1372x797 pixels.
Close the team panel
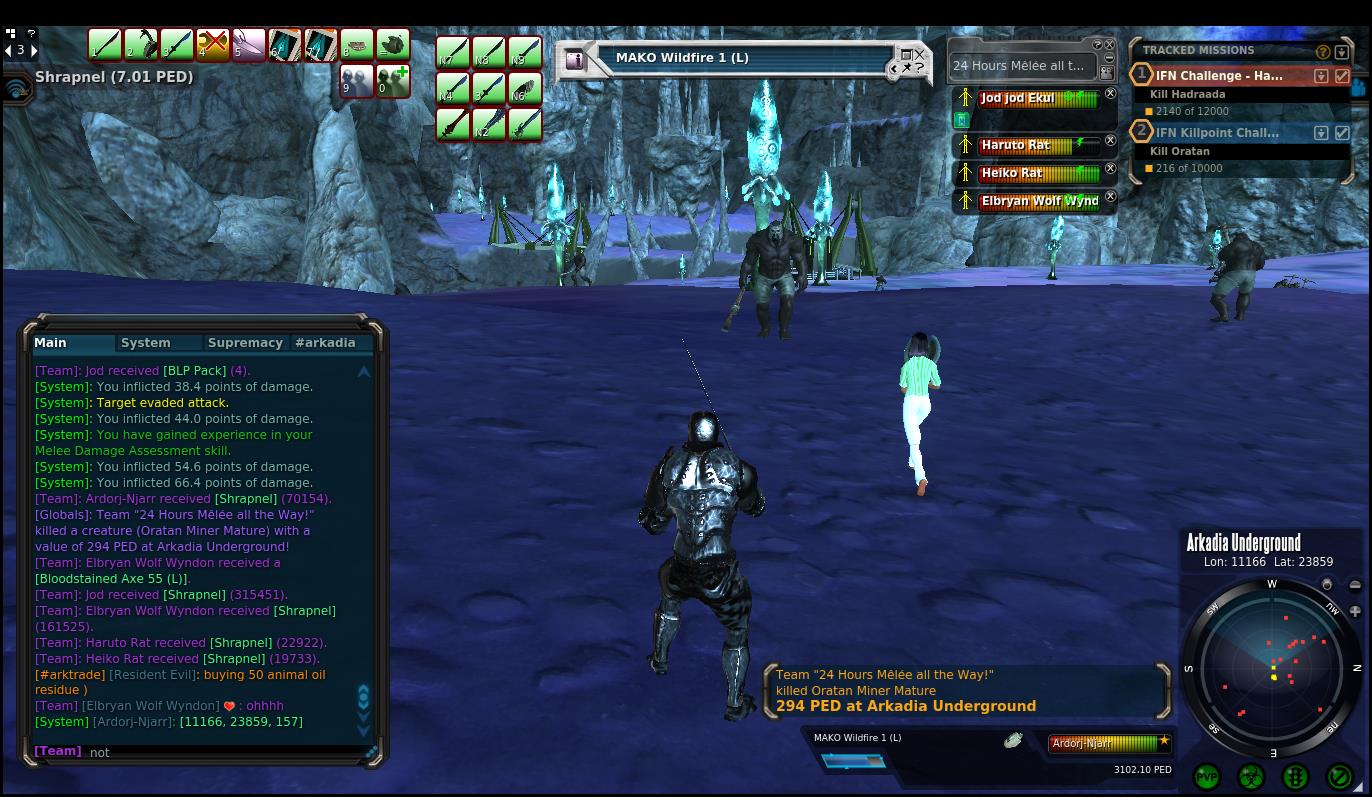click(1109, 45)
